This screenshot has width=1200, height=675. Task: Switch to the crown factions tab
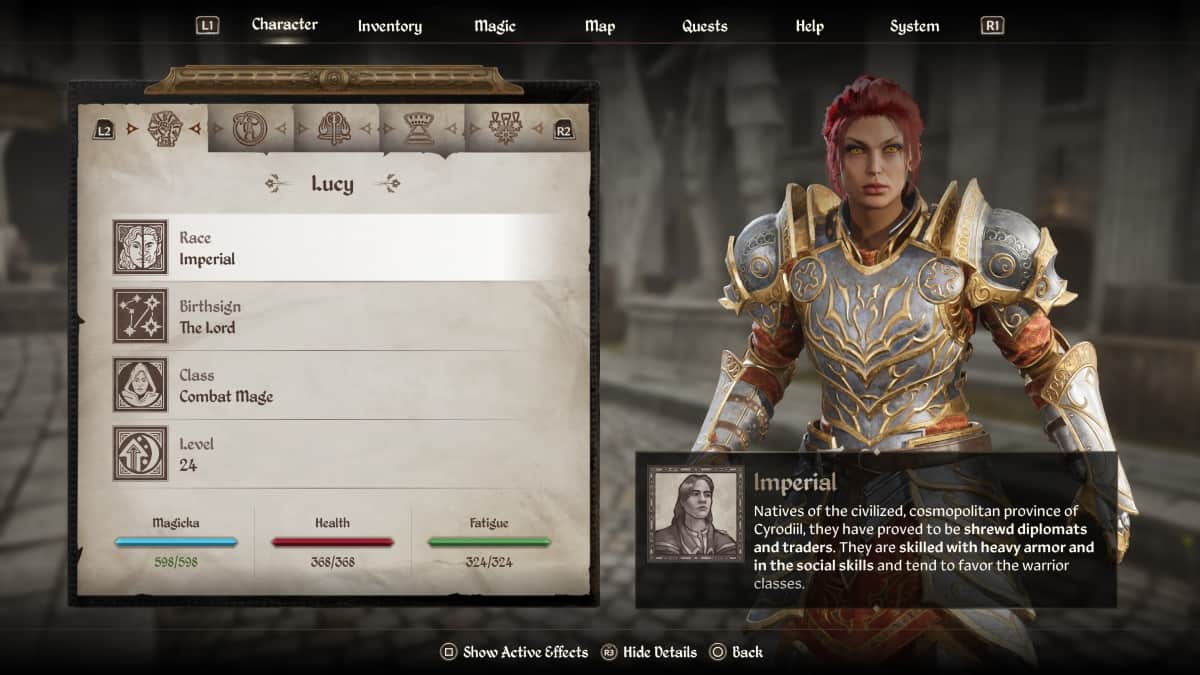417,128
